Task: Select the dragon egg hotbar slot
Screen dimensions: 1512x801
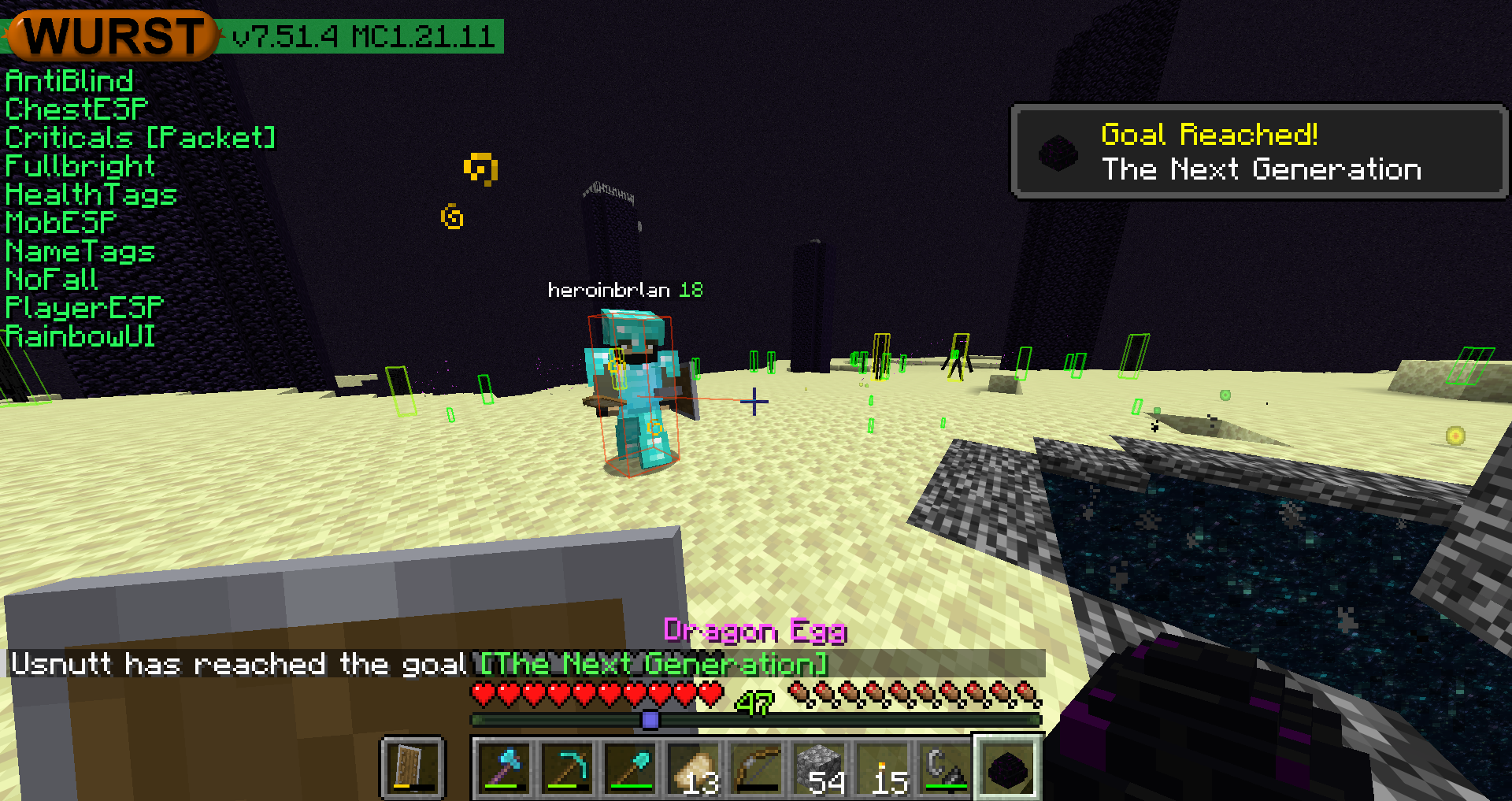Action: click(1009, 768)
